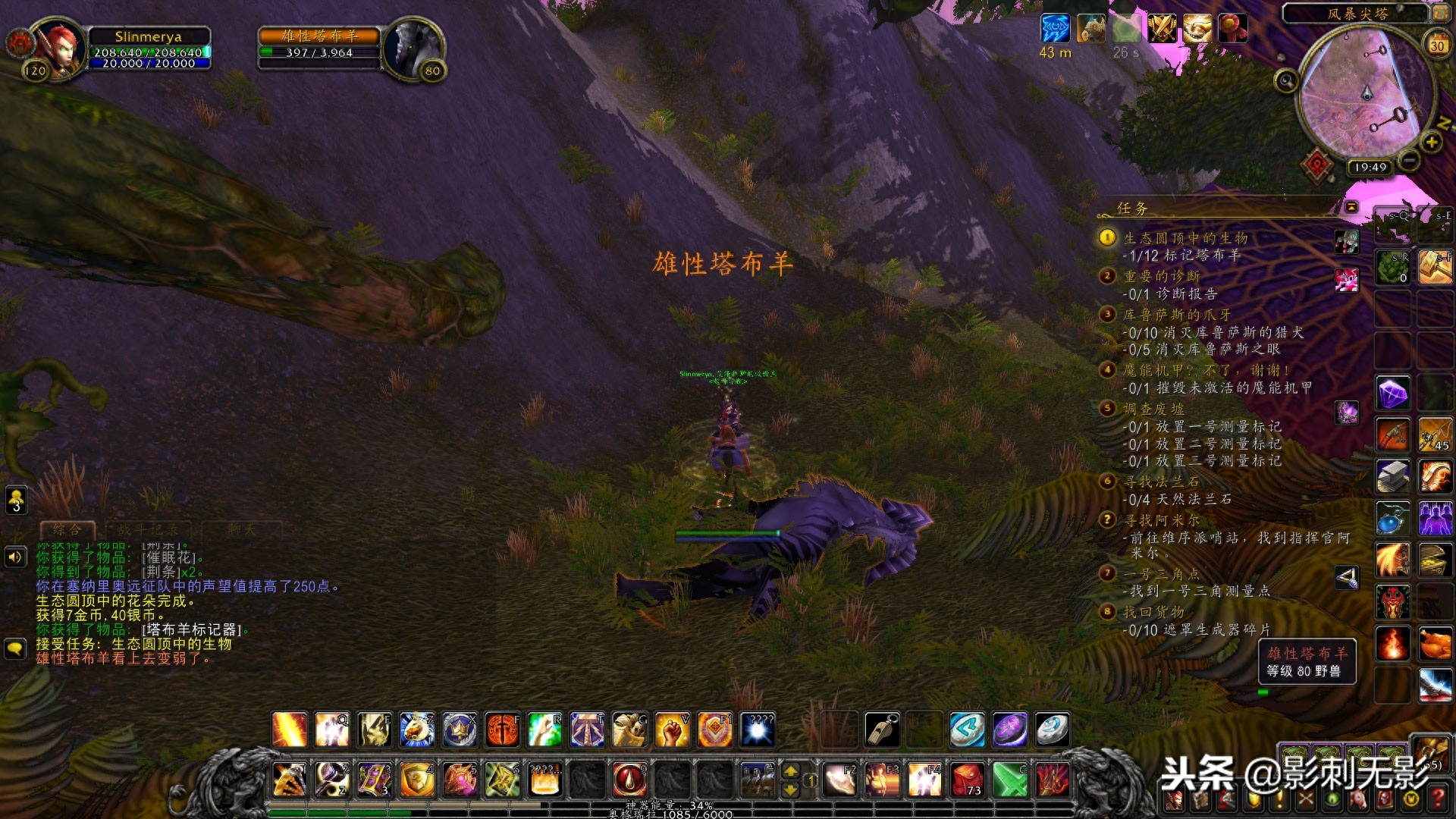Viewport: 1456px width, 819px height.
Task: Select quest 库鲁萨斯的爪牙 in the tracker
Action: point(1177,315)
